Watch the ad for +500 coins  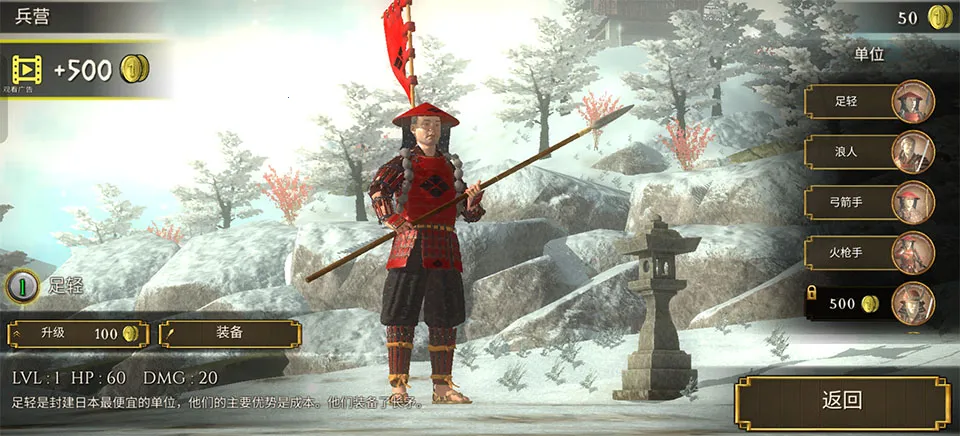coord(80,70)
